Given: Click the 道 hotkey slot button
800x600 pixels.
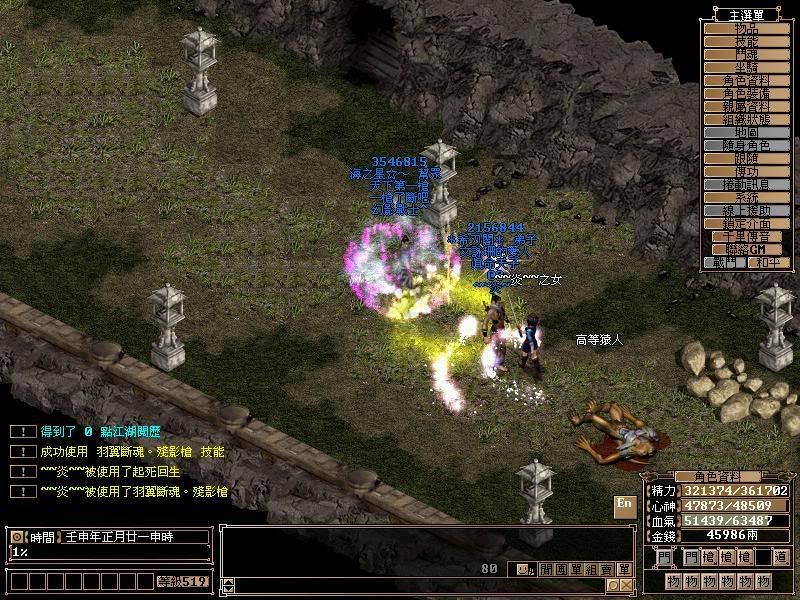Looking at the screenshot, I should click(780, 557).
